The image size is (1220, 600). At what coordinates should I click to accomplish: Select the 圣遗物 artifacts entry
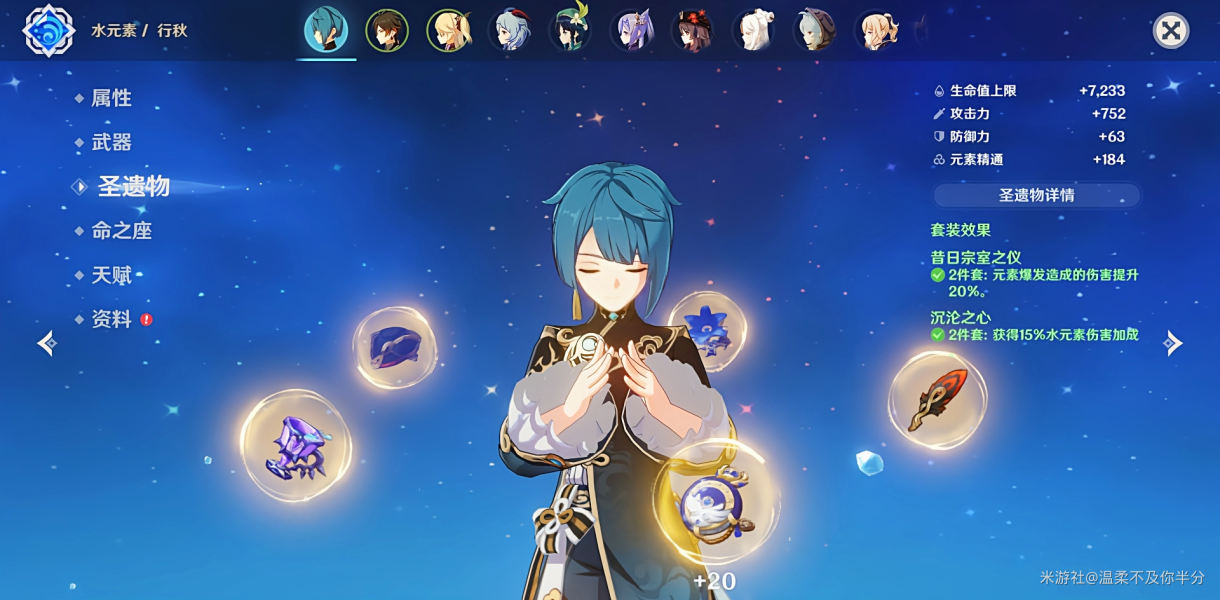[x=133, y=186]
